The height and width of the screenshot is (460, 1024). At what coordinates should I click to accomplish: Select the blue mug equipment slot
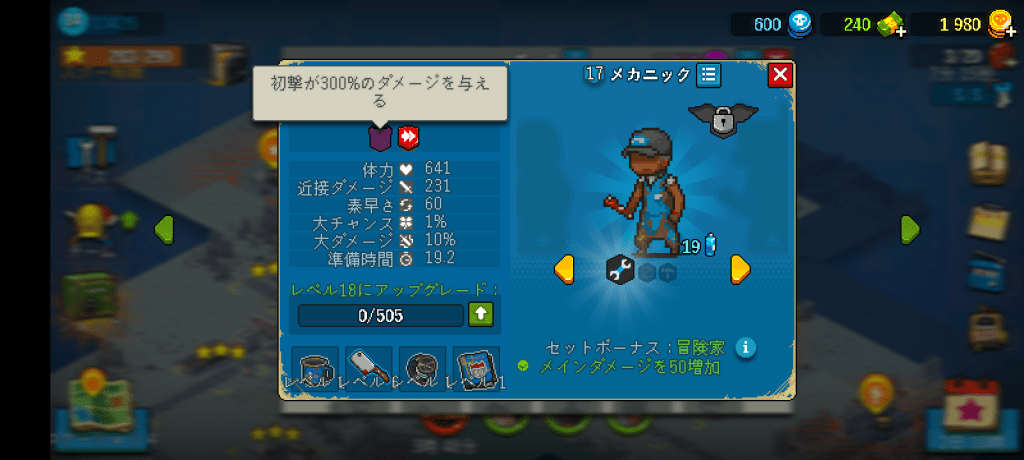(315, 369)
